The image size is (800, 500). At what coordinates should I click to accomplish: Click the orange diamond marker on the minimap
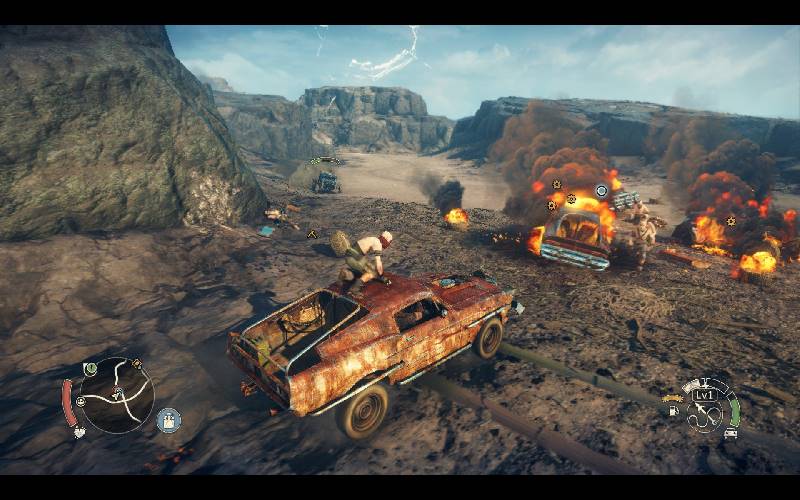[136, 364]
